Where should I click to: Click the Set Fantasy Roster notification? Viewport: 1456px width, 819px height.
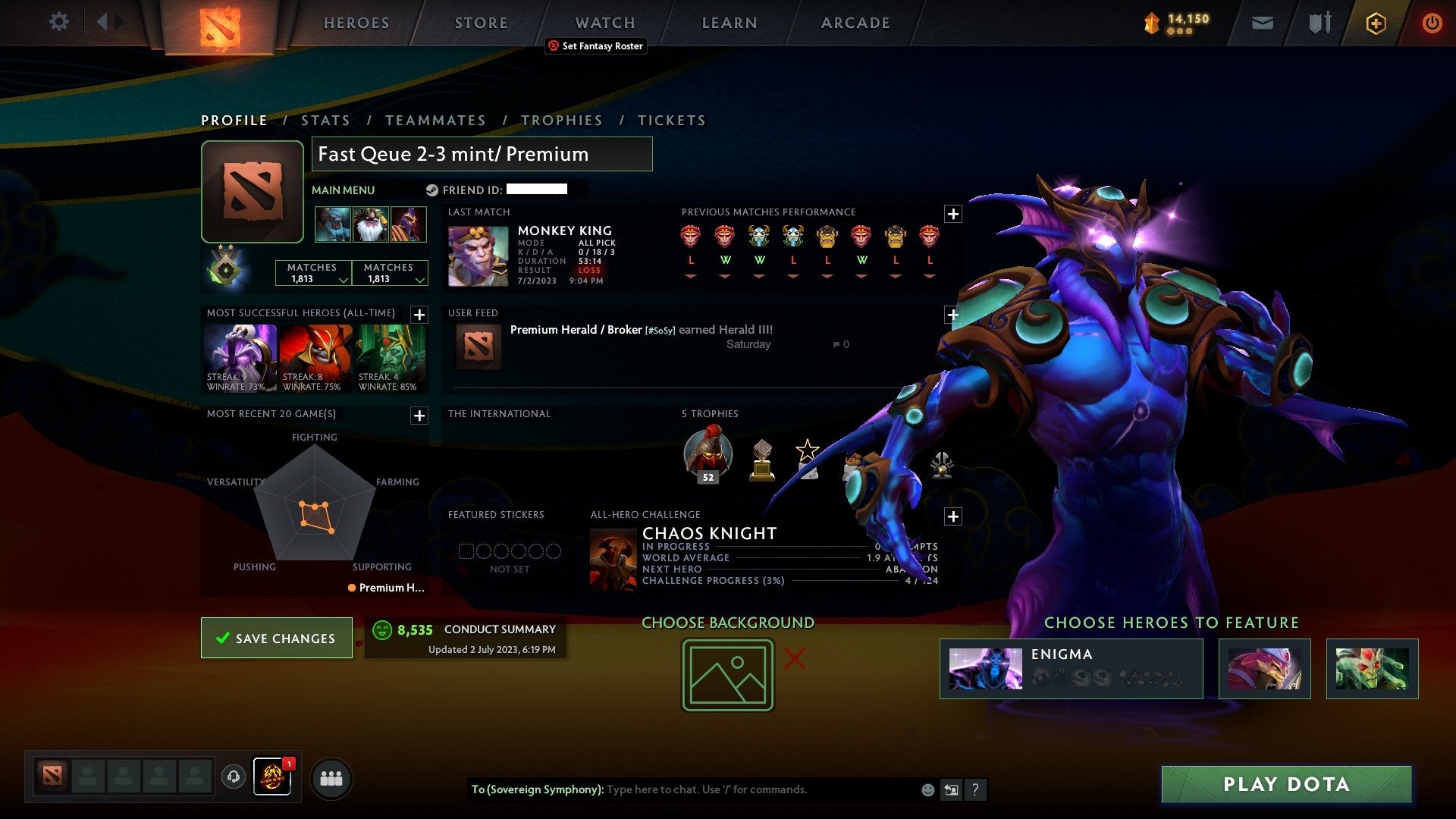pos(596,46)
